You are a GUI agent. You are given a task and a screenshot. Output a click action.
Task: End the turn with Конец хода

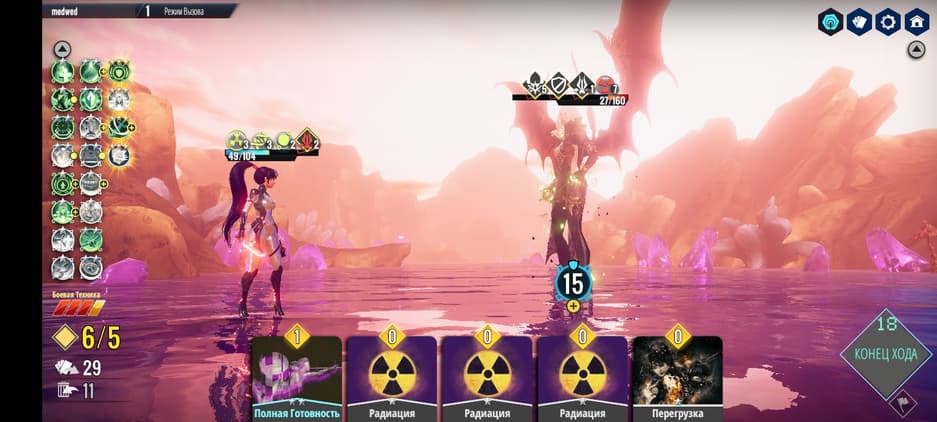click(885, 350)
